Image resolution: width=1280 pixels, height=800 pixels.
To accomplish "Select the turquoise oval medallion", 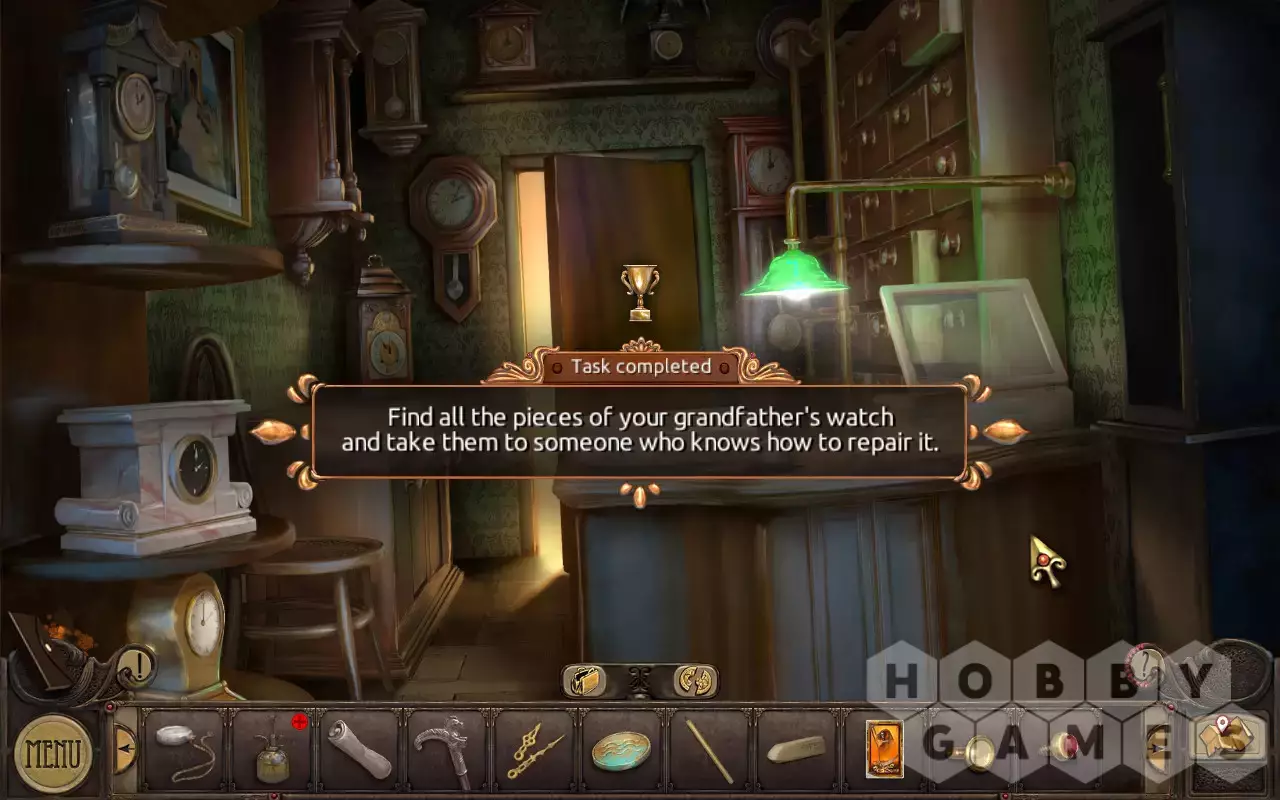I will pos(621,751).
